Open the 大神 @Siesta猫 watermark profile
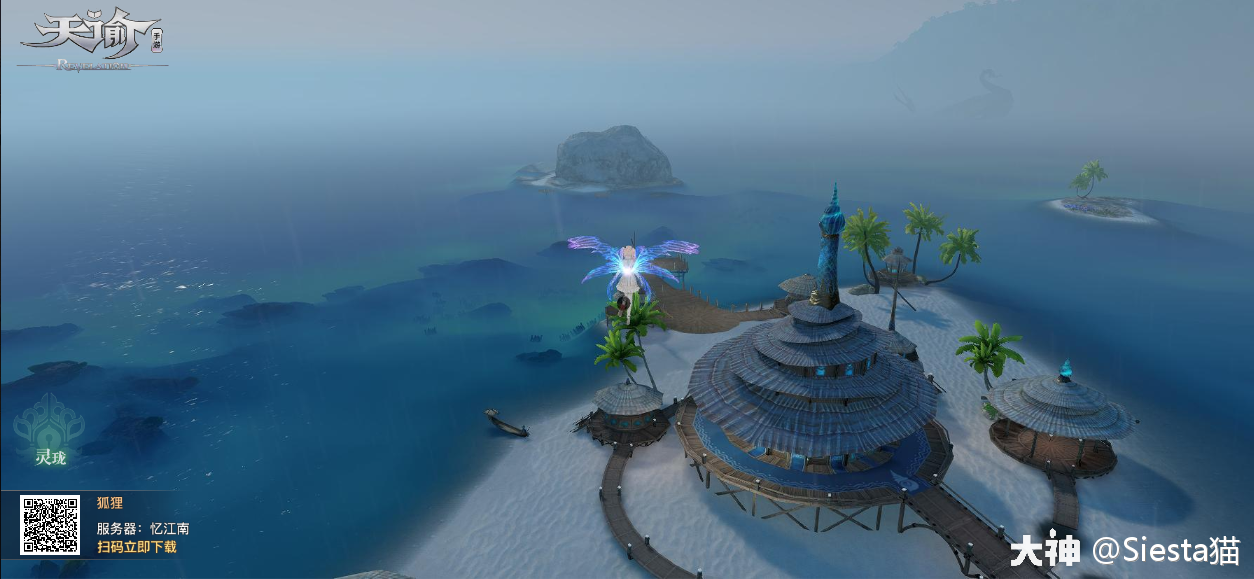 point(1123,550)
